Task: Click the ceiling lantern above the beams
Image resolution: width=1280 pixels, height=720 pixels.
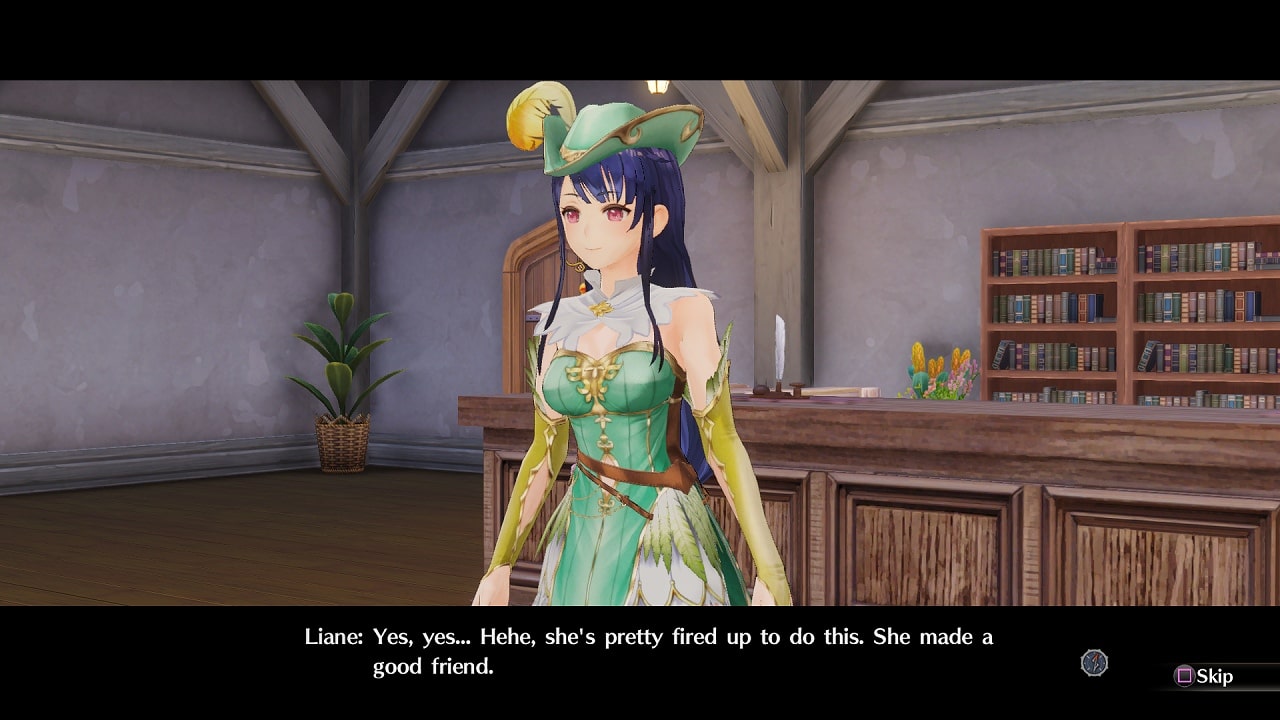Action: point(658,85)
